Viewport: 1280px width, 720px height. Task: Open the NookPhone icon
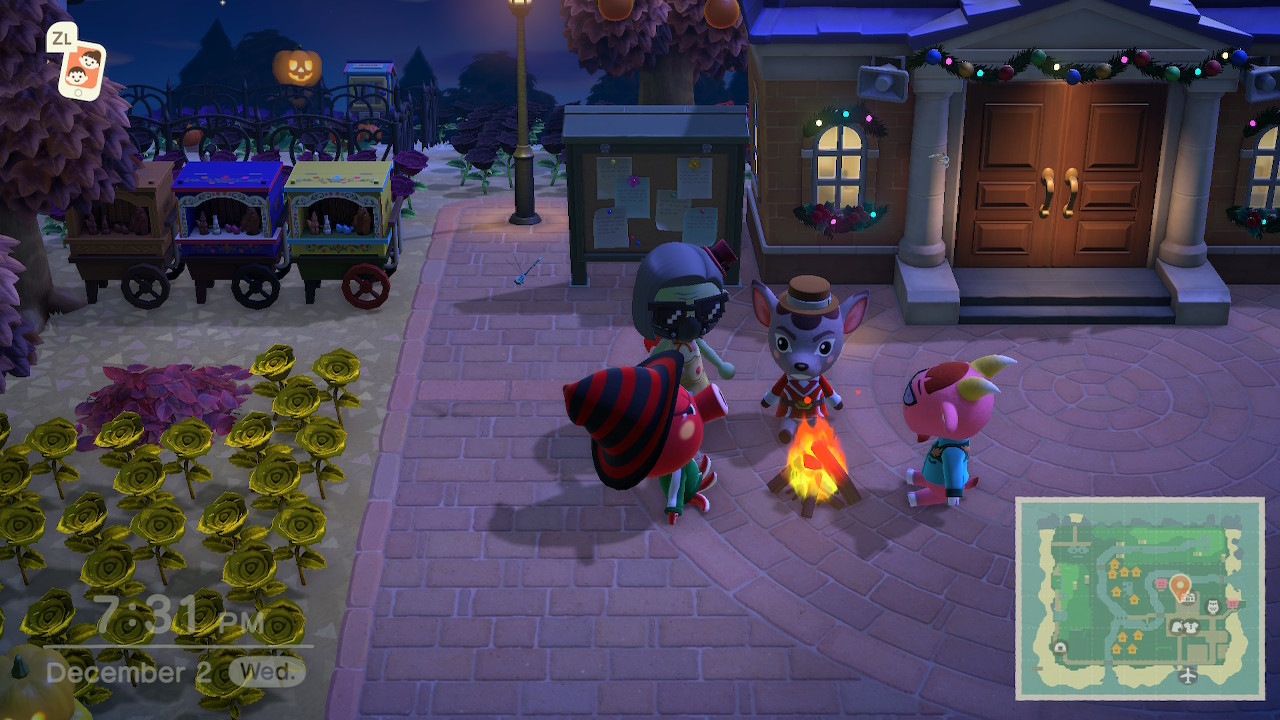pos(80,68)
